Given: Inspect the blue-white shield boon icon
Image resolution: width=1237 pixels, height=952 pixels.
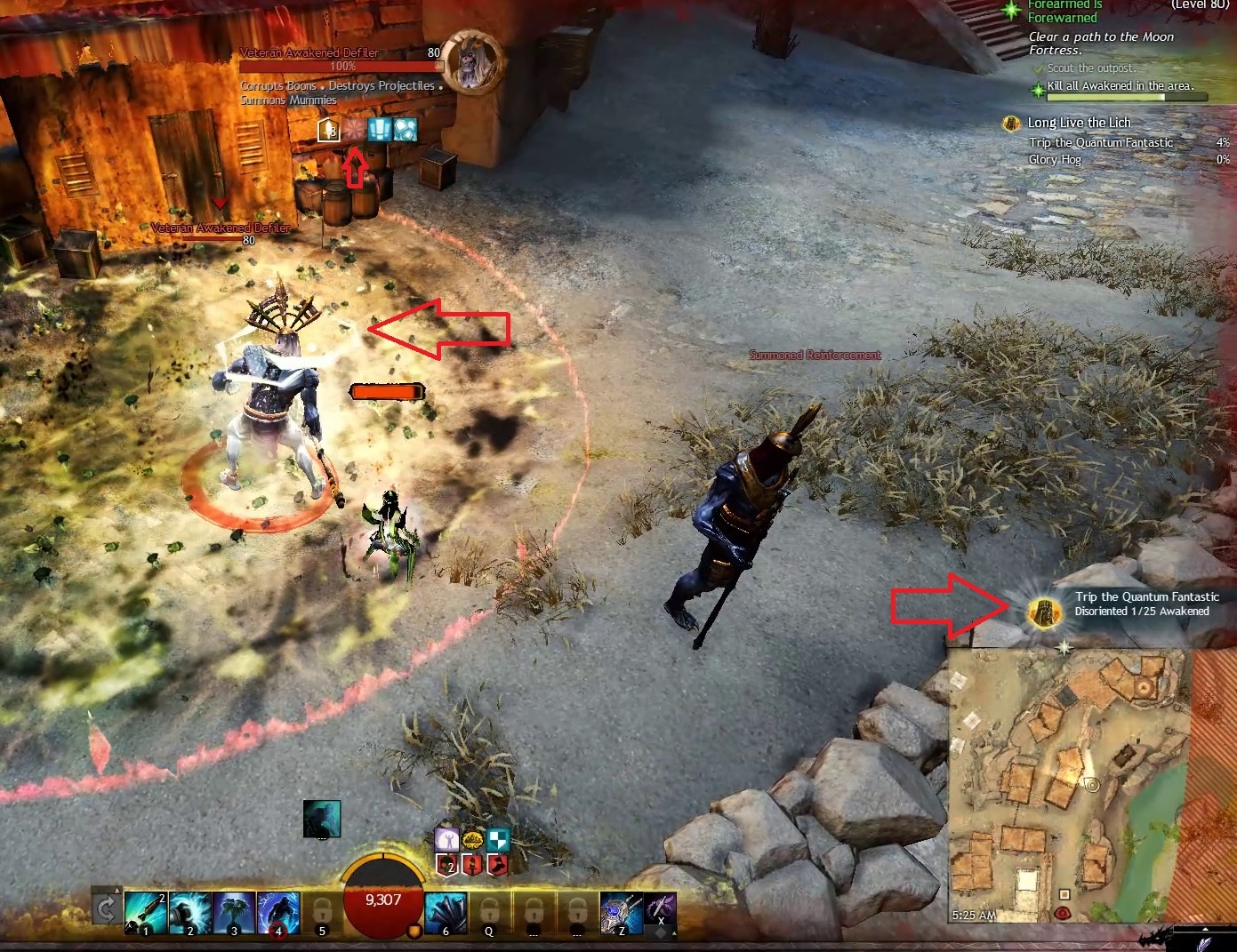Looking at the screenshot, I should click(x=499, y=839).
